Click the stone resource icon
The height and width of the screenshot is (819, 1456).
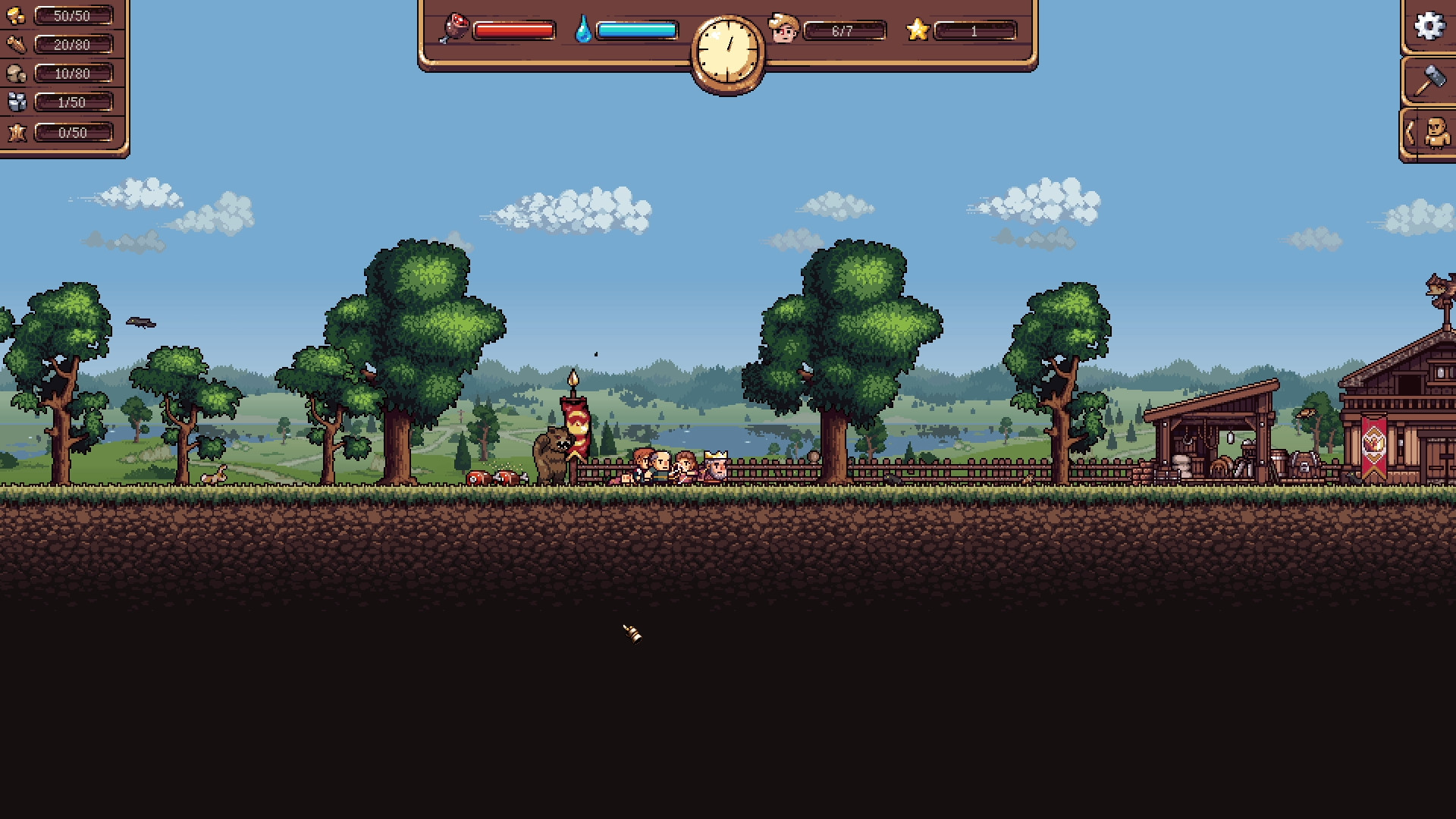click(x=17, y=73)
